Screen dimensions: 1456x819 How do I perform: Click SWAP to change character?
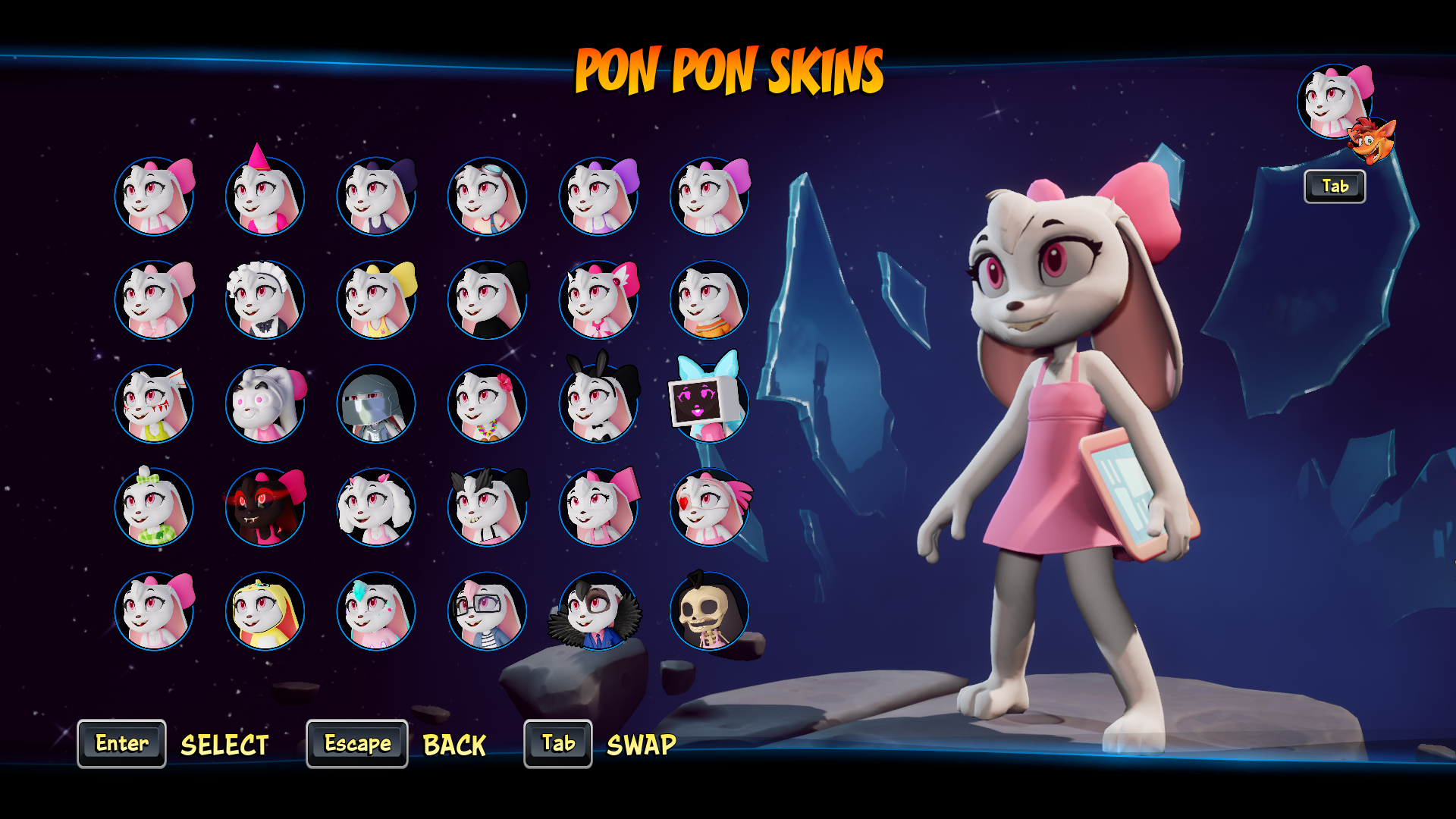pyautogui.click(x=641, y=745)
